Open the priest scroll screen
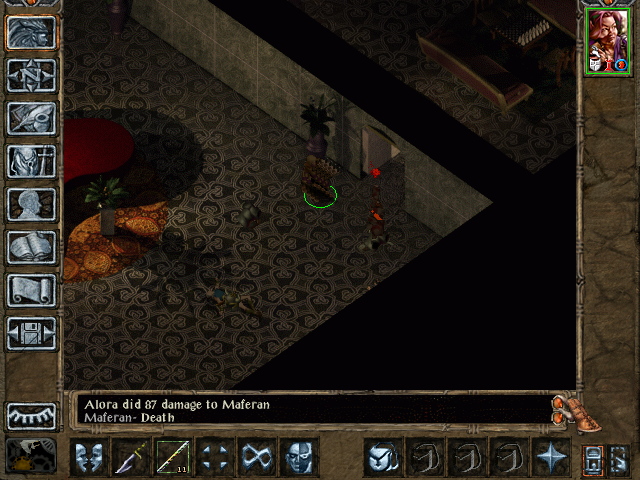This screenshot has width=640, height=480. click(31, 290)
